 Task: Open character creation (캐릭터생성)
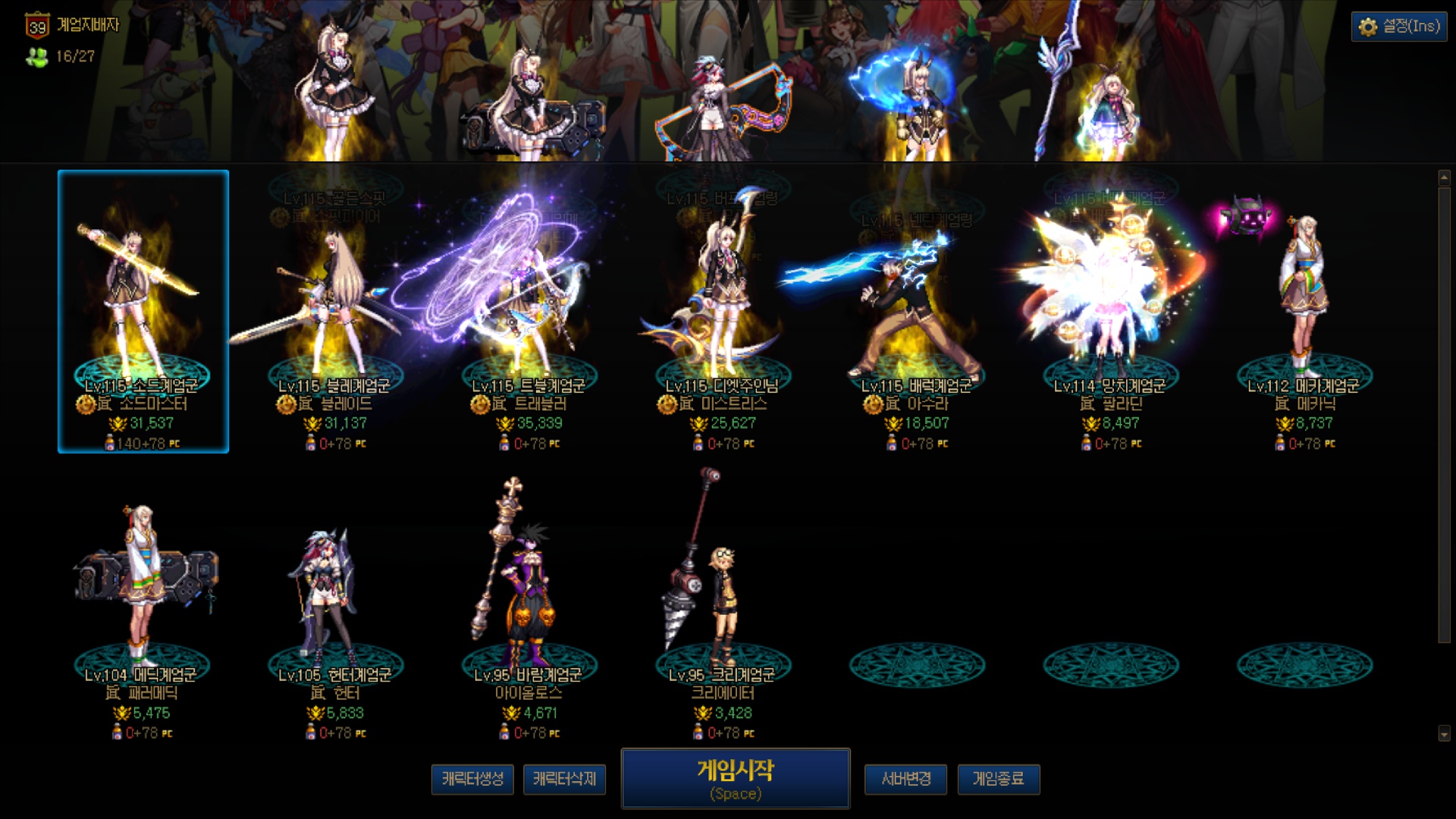coord(472,779)
